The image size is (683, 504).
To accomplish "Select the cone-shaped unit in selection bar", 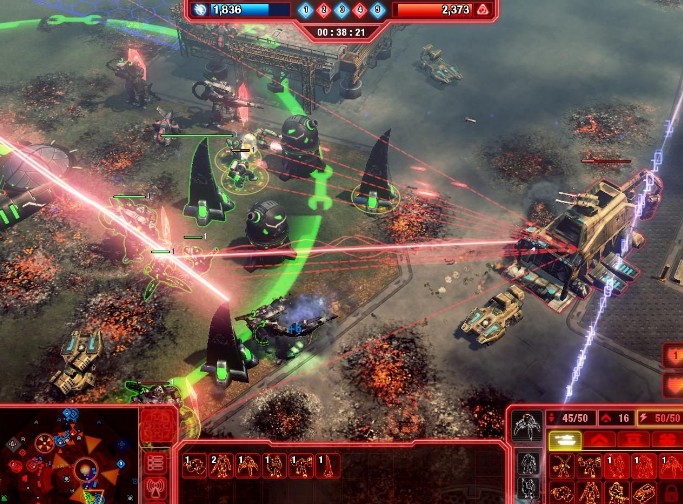I will [328, 465].
